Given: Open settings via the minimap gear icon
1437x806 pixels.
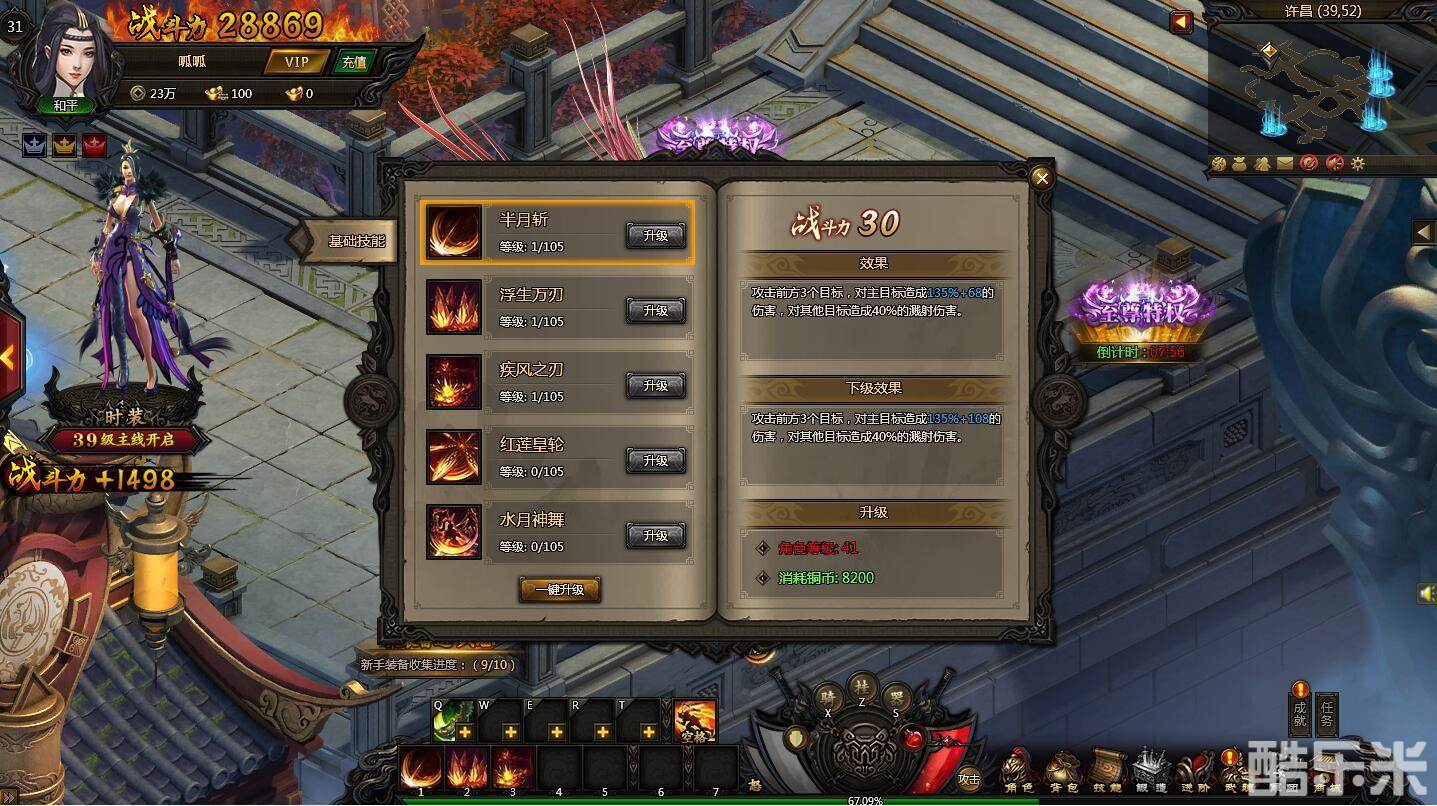Looking at the screenshot, I should pyautogui.click(x=1357, y=163).
